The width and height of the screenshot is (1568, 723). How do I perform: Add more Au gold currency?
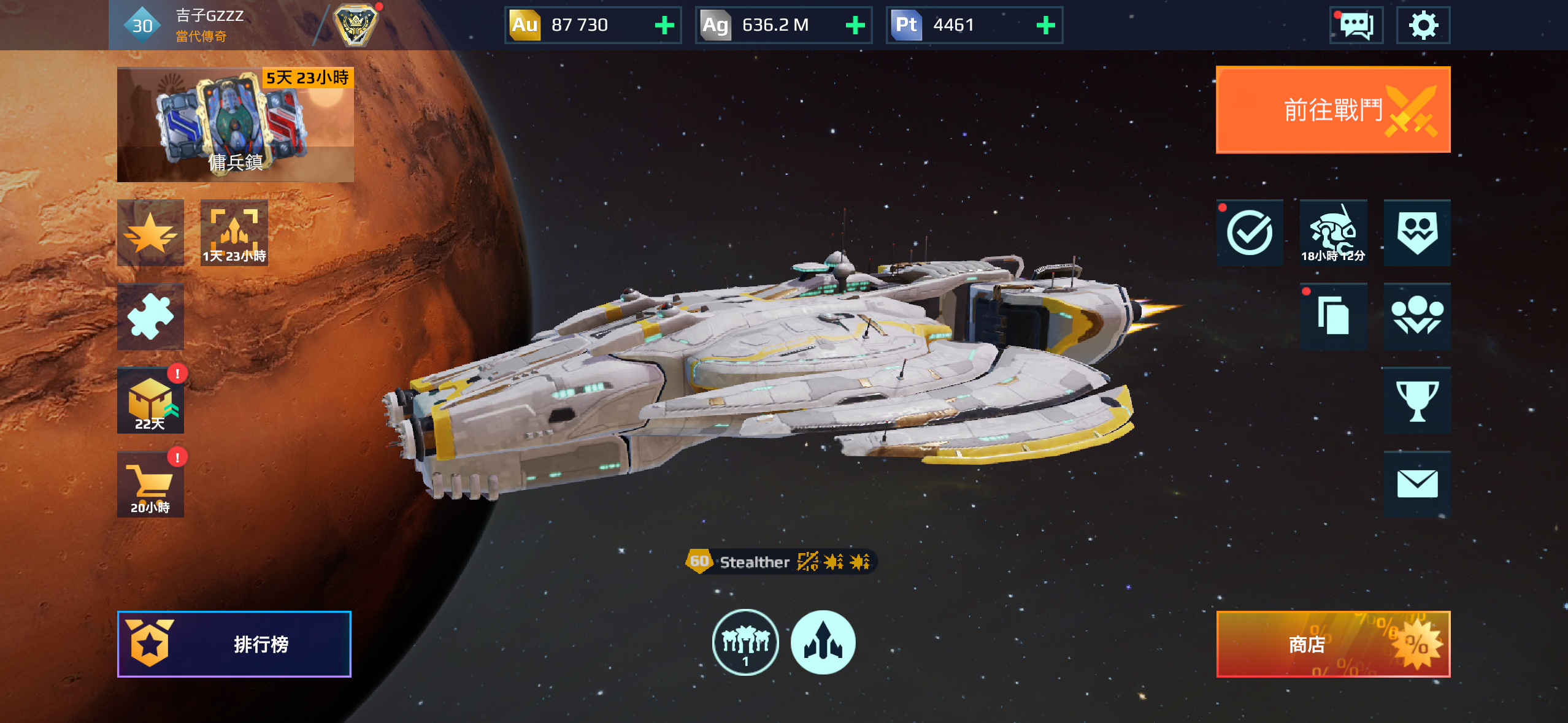(664, 25)
